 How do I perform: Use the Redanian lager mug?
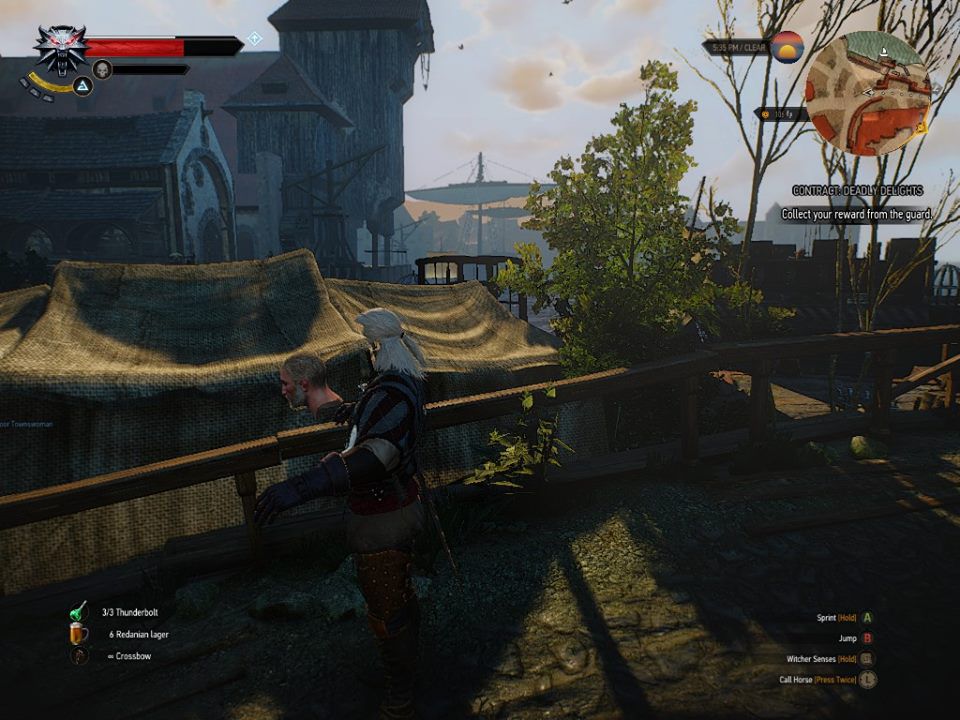(78, 633)
